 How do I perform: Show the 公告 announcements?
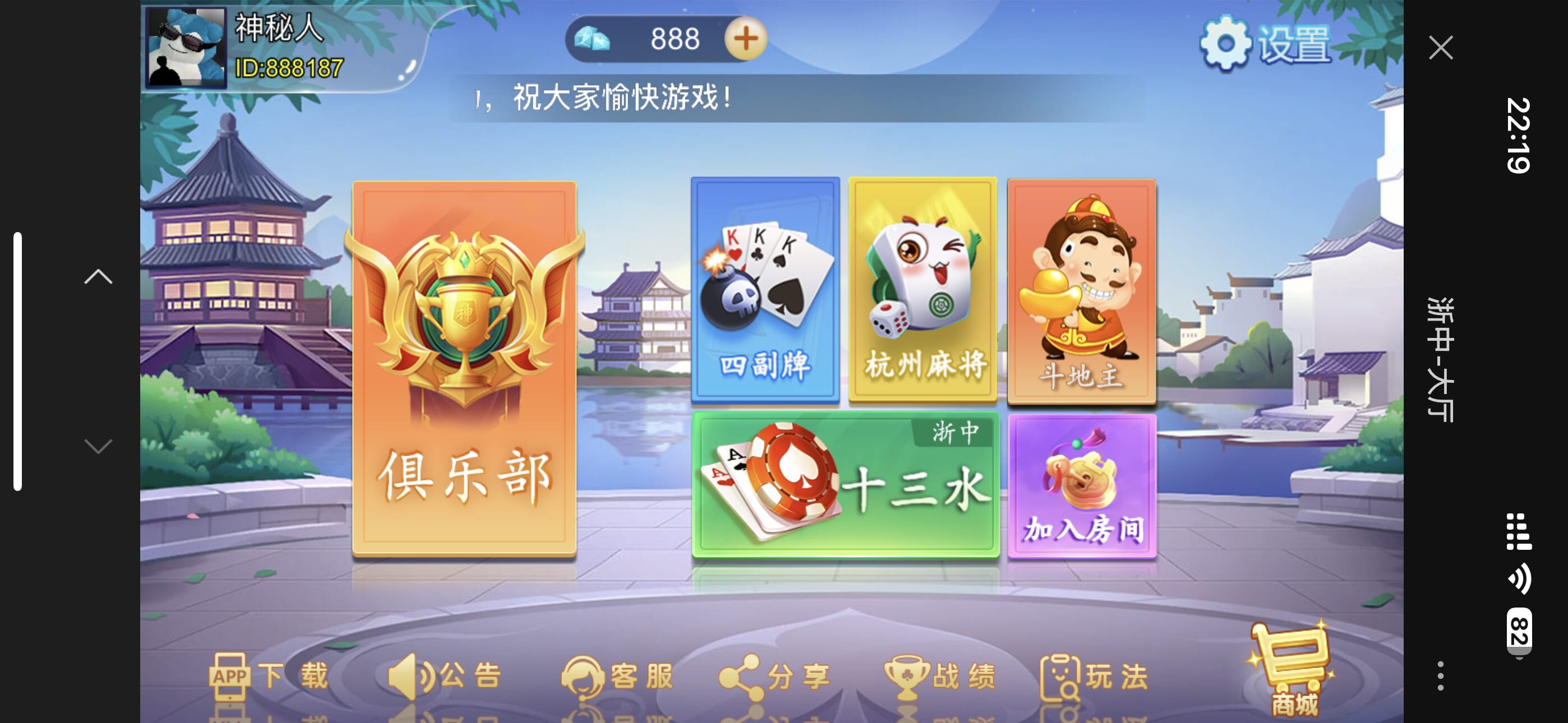(445, 676)
